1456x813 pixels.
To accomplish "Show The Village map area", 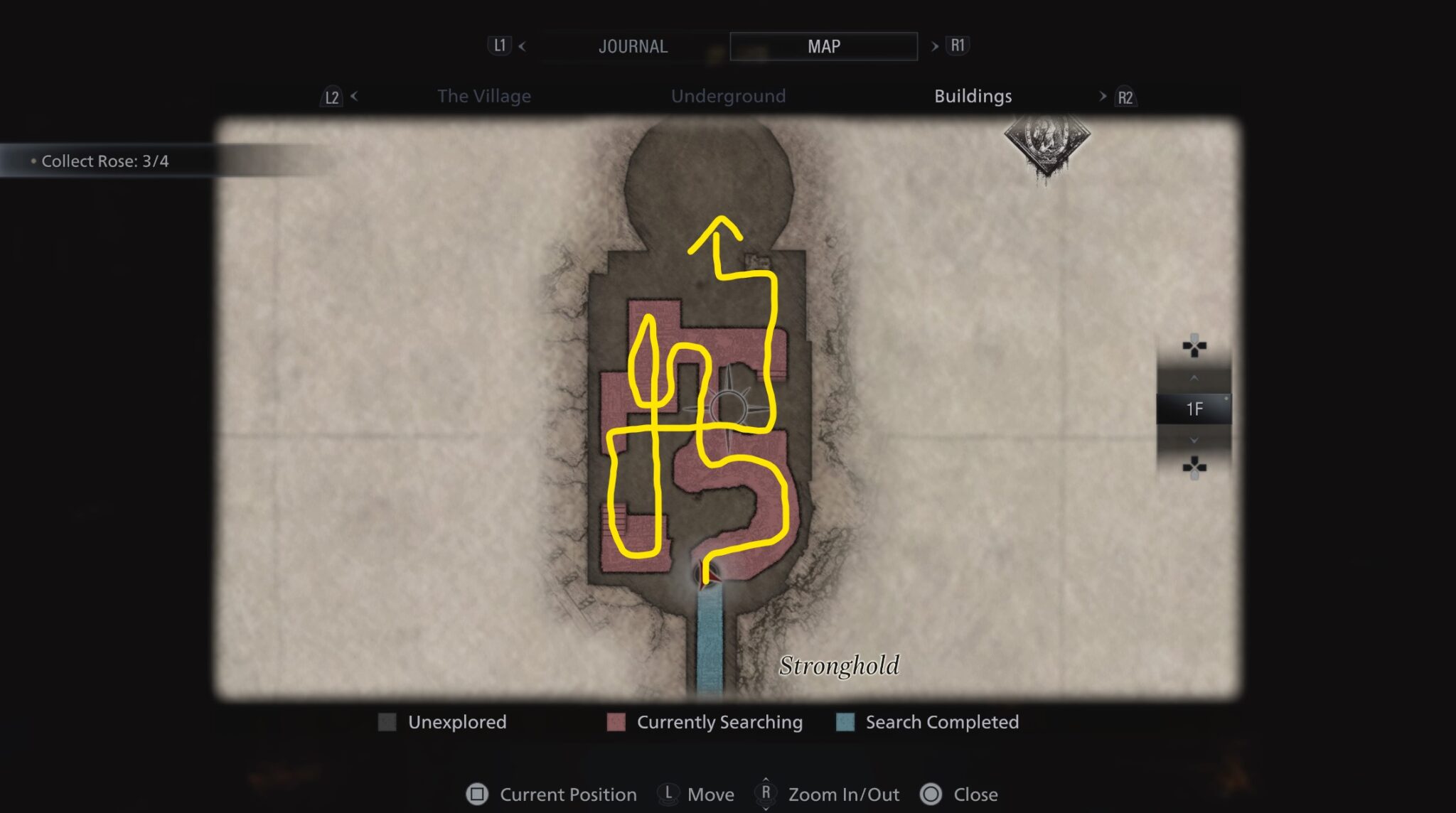I will click(x=483, y=96).
